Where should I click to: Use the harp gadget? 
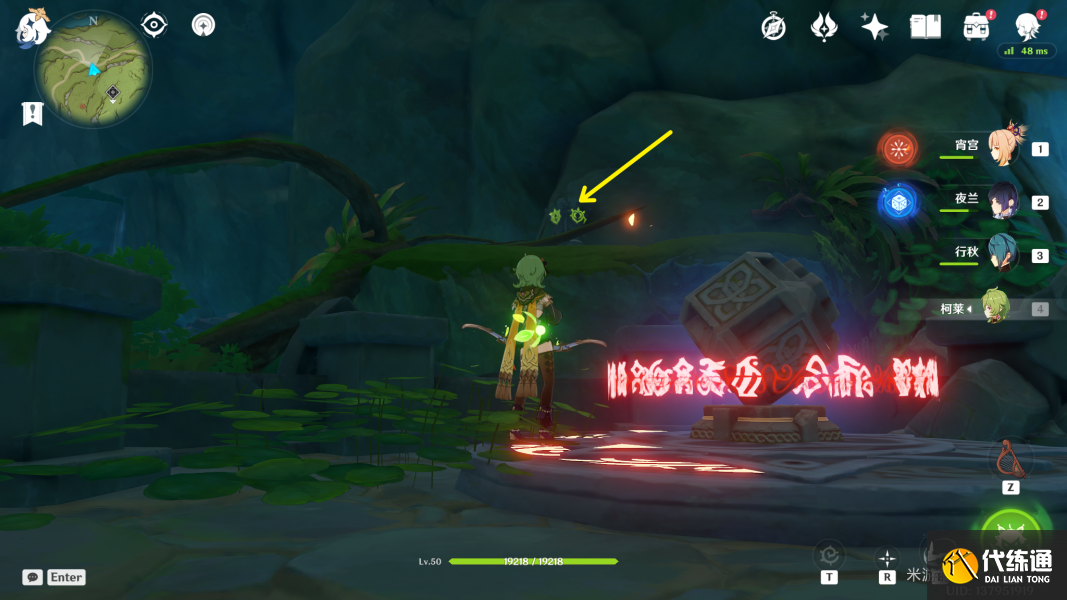pos(1010,460)
